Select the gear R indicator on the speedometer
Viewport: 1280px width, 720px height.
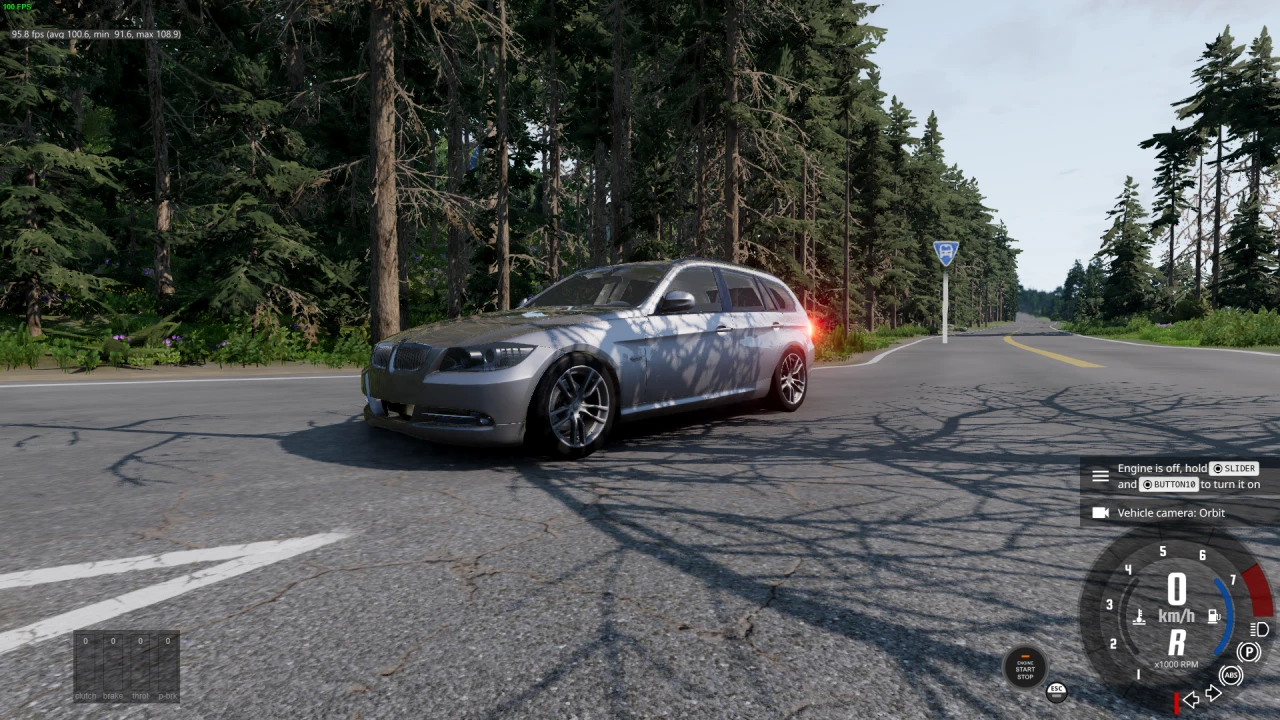1178,641
